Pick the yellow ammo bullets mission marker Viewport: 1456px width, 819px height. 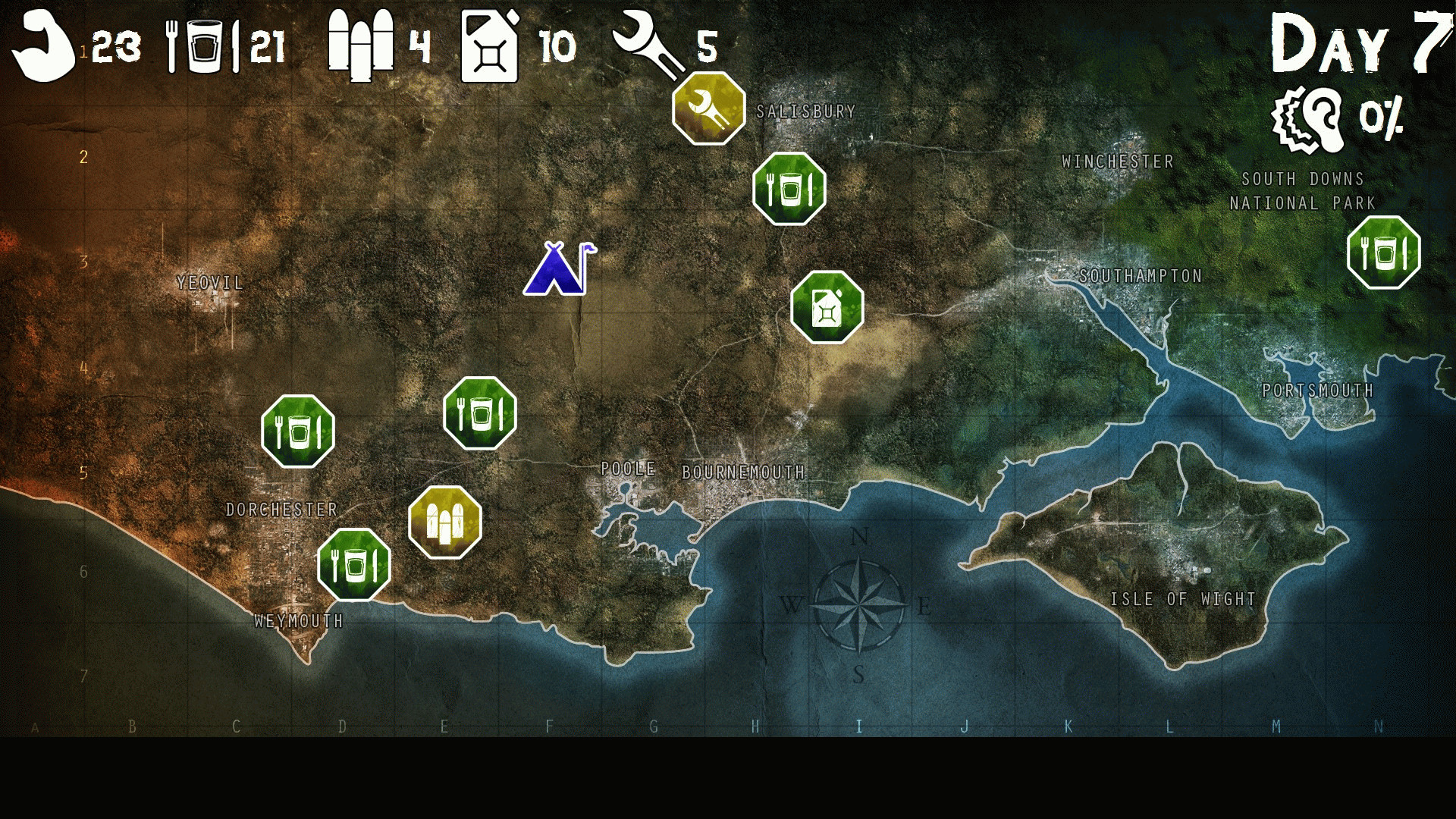(x=445, y=522)
